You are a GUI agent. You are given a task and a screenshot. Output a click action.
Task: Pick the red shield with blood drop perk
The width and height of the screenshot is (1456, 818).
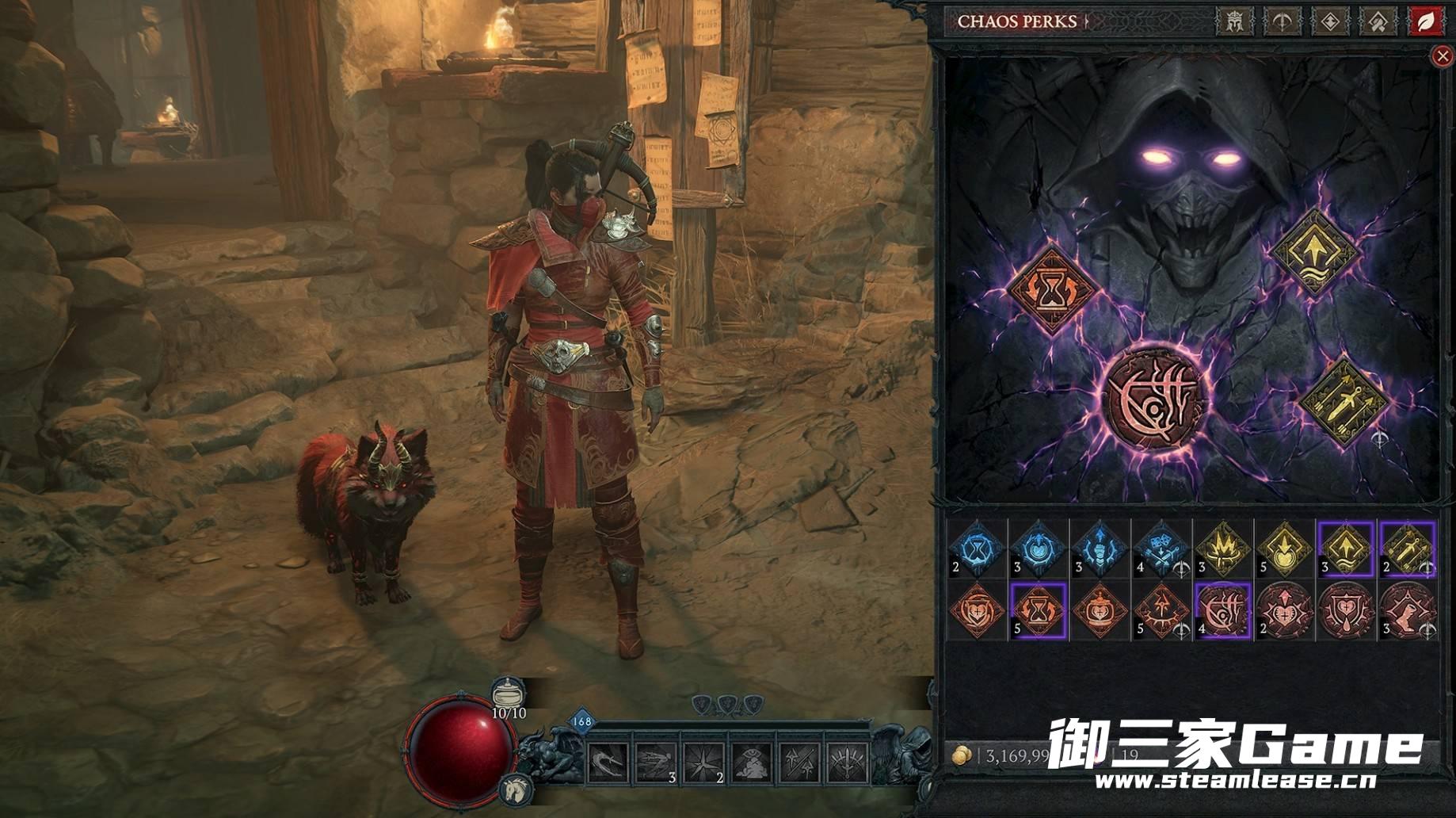1346,610
